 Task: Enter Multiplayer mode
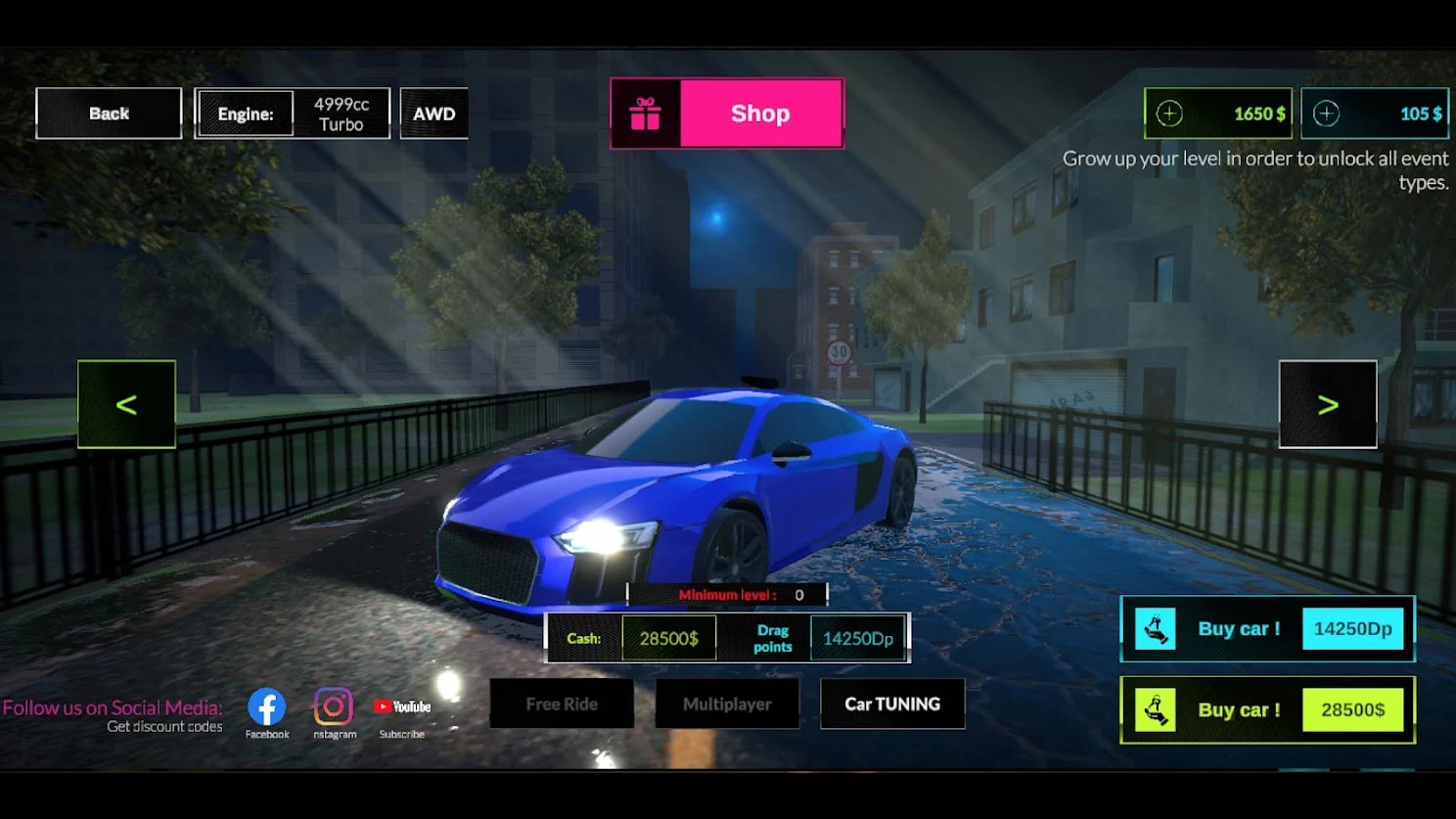tap(727, 704)
